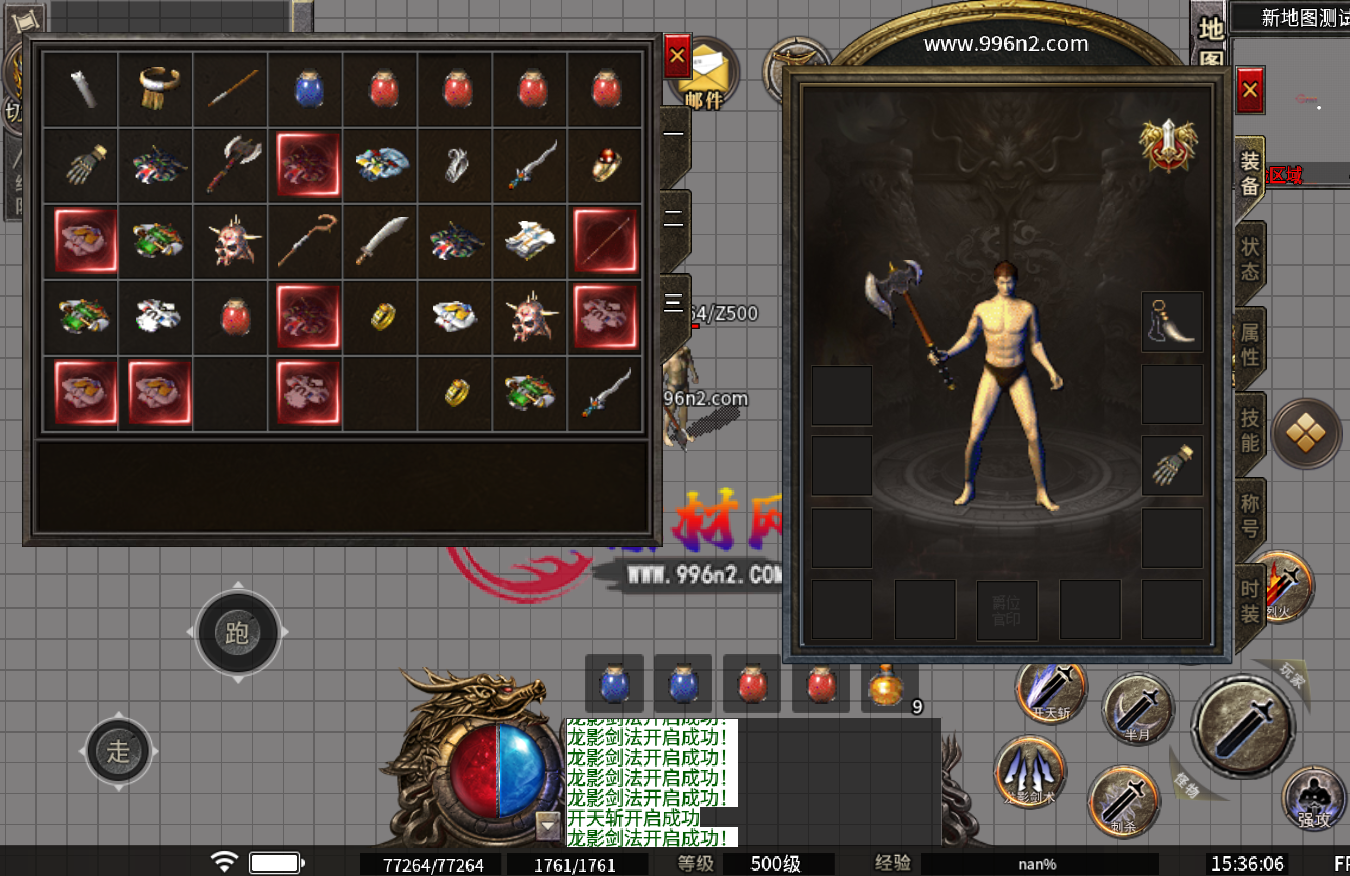Show the 技能 skills tab

[1250, 430]
